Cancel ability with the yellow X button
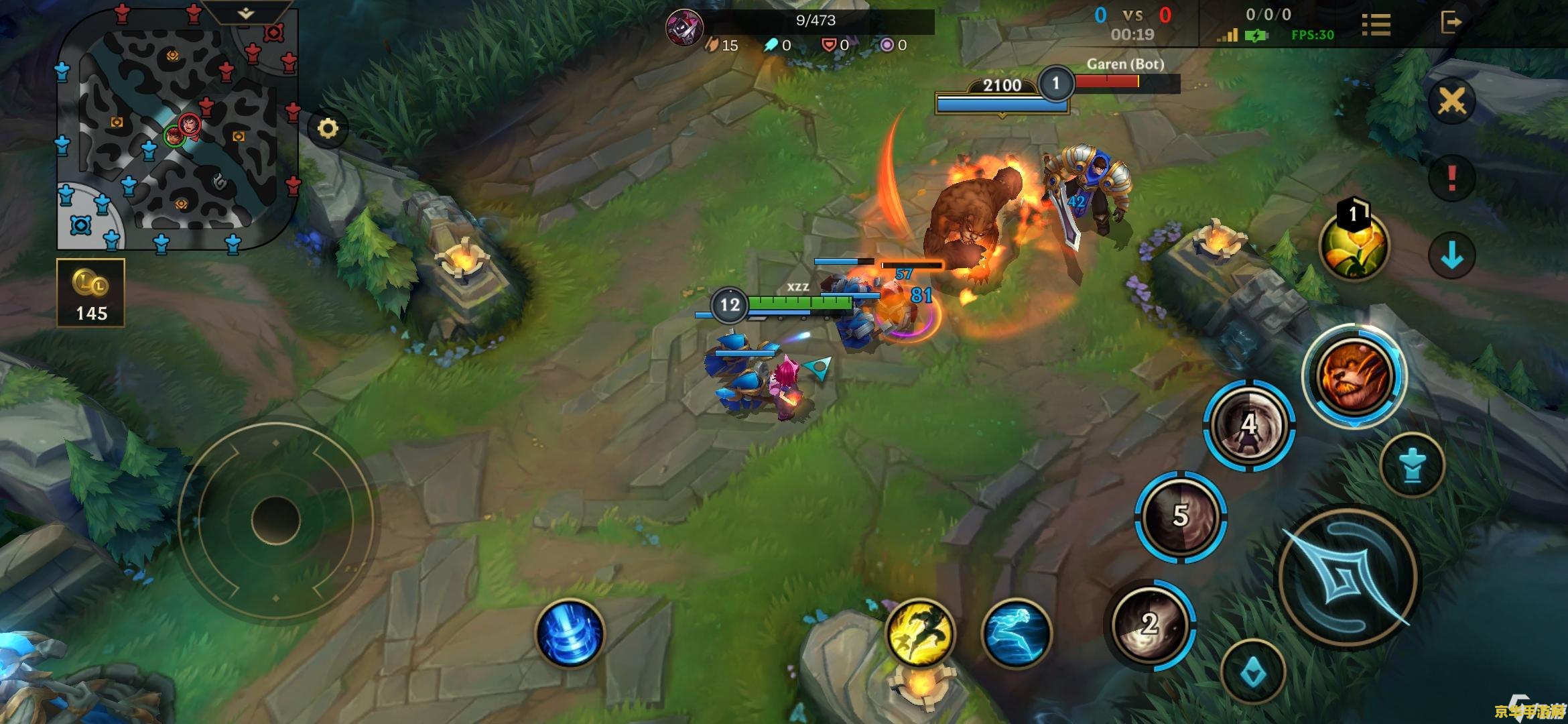 (x=1451, y=102)
